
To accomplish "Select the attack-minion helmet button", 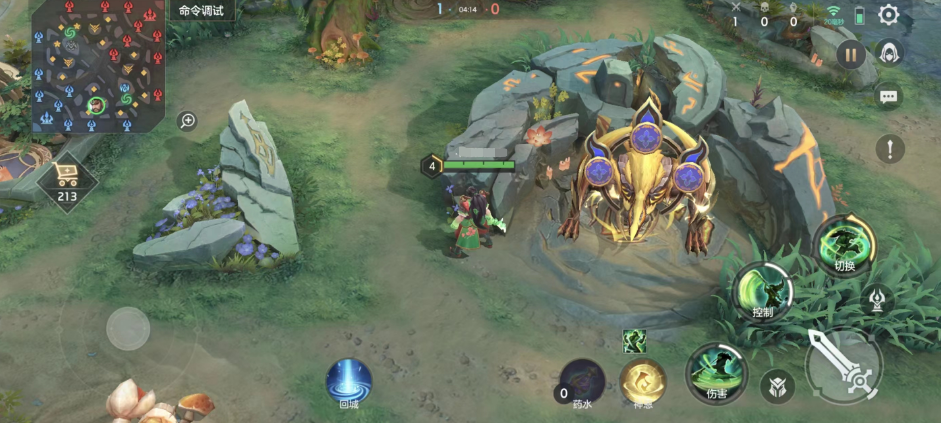I will 776,386.
